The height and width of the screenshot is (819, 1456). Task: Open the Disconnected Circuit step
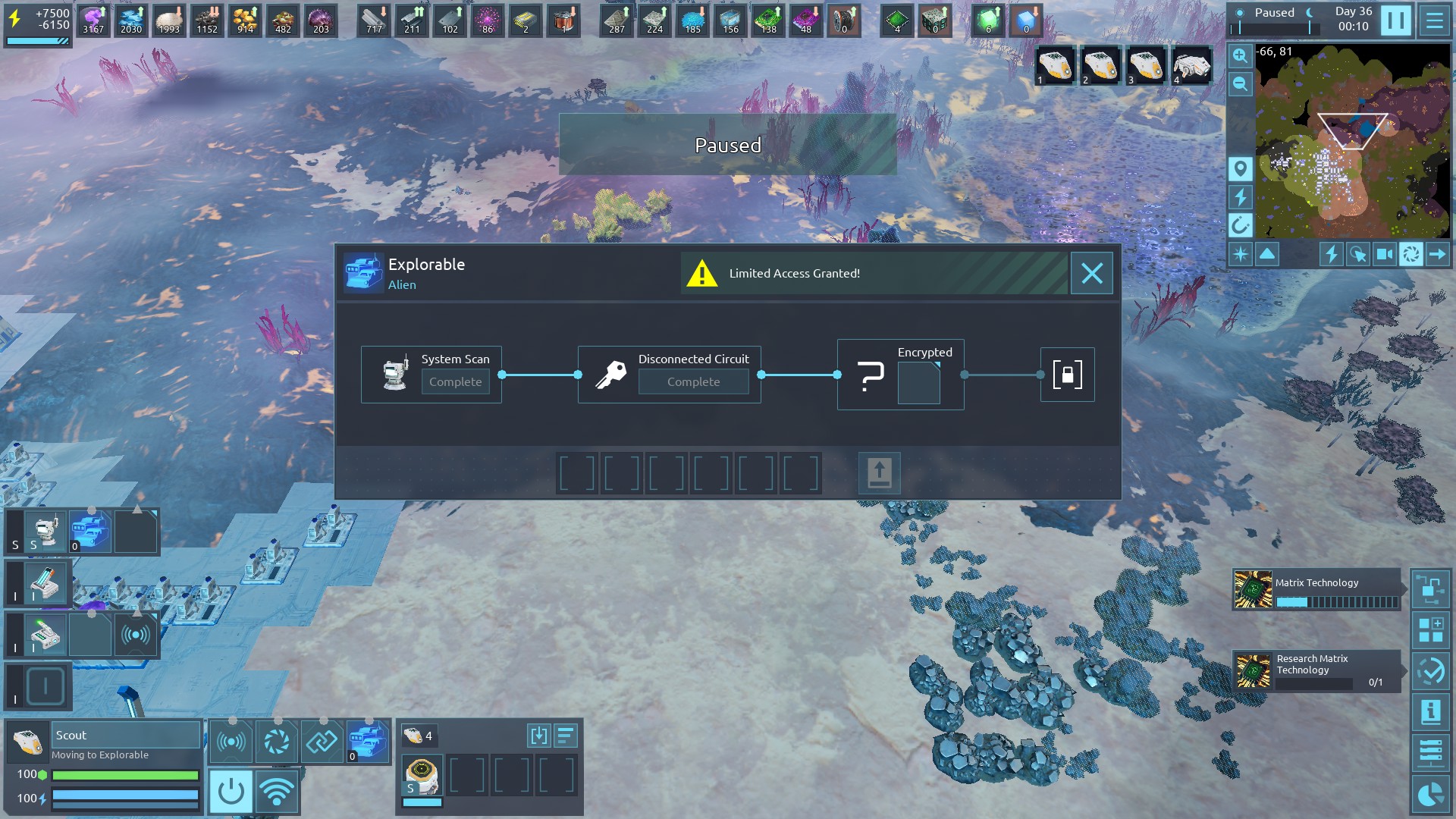[x=669, y=375]
